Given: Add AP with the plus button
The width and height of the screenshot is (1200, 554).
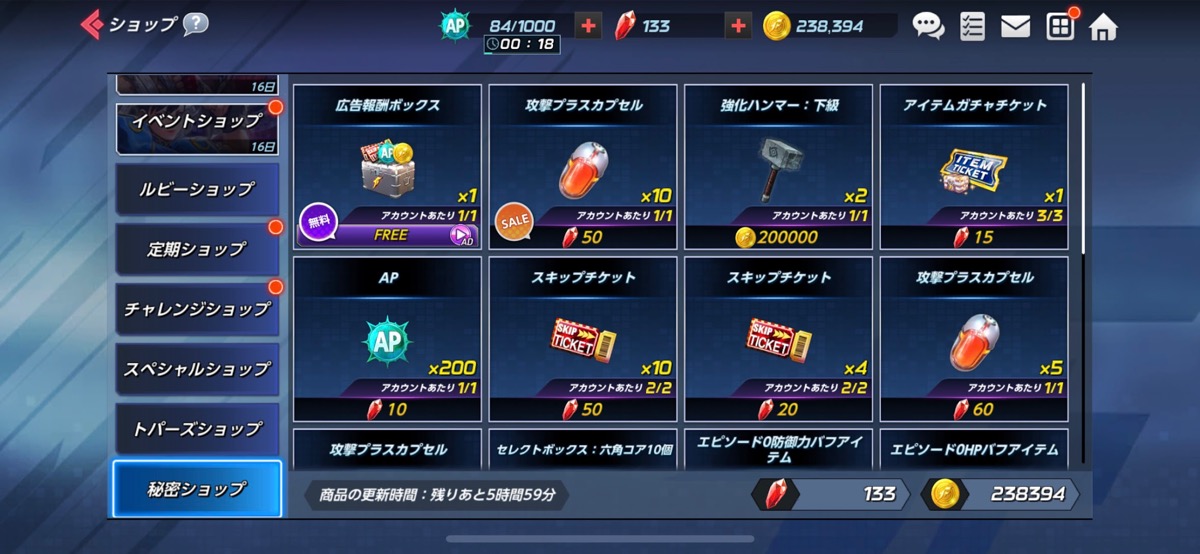Looking at the screenshot, I should click(589, 26).
